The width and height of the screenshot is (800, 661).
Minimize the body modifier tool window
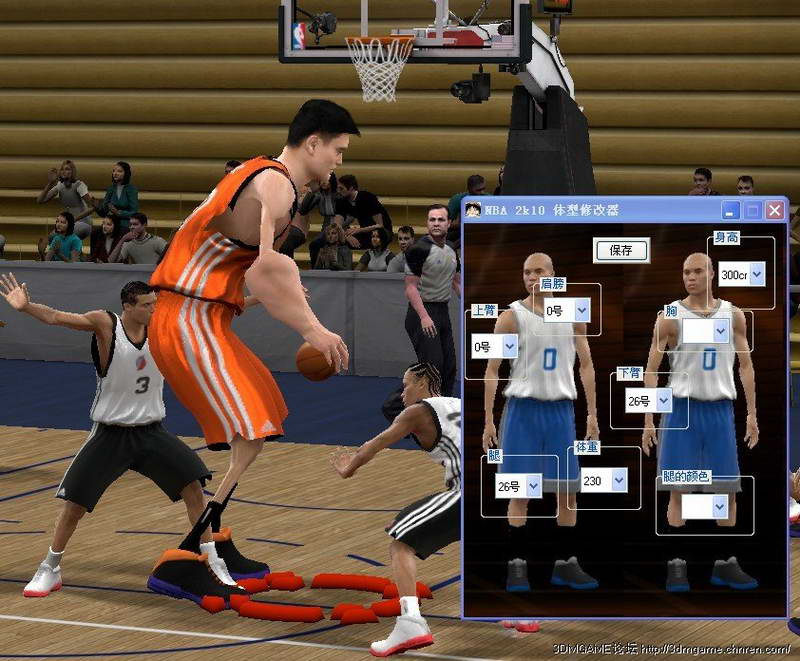pyautogui.click(x=732, y=210)
